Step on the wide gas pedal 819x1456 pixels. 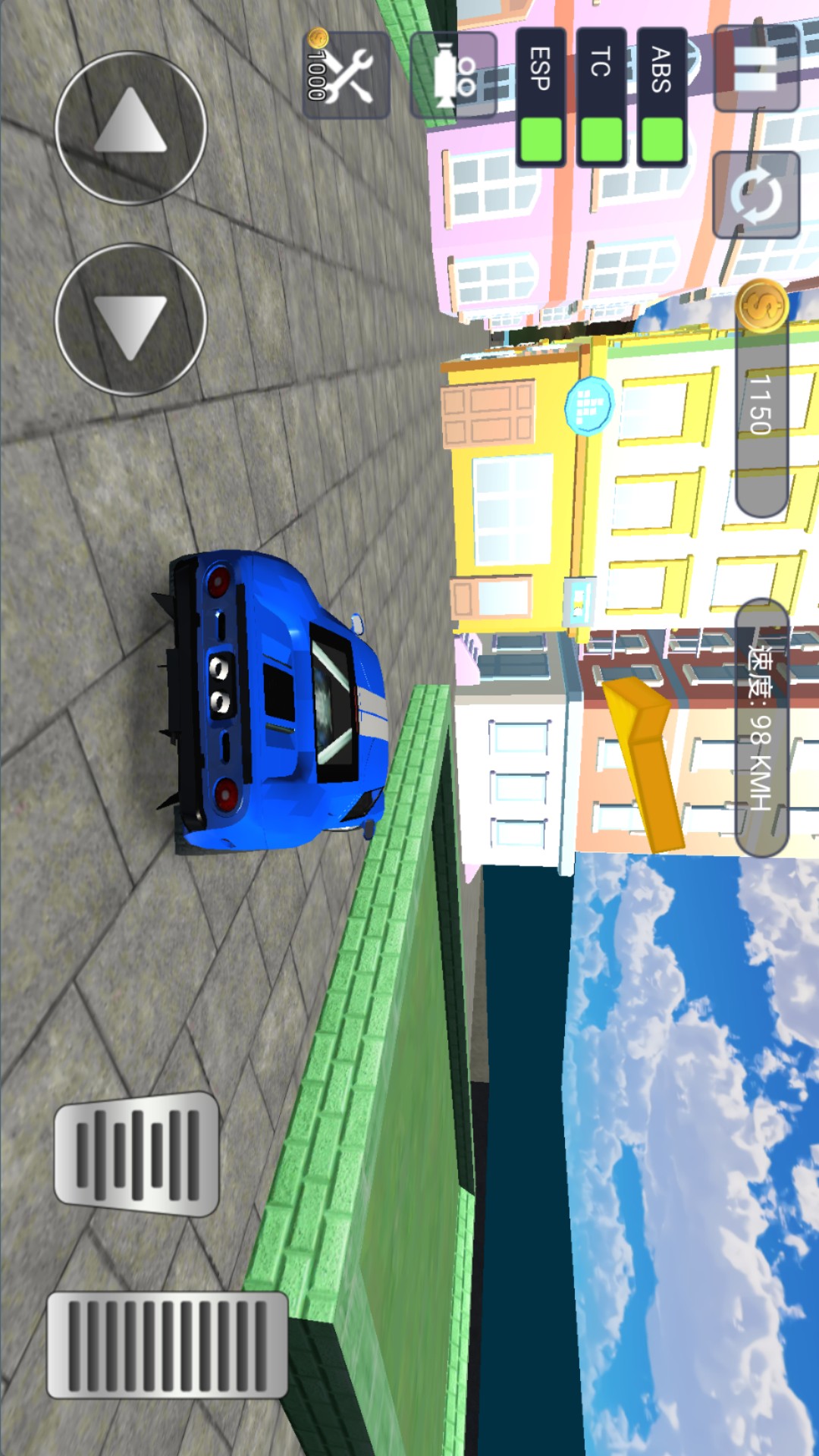coord(168,1345)
